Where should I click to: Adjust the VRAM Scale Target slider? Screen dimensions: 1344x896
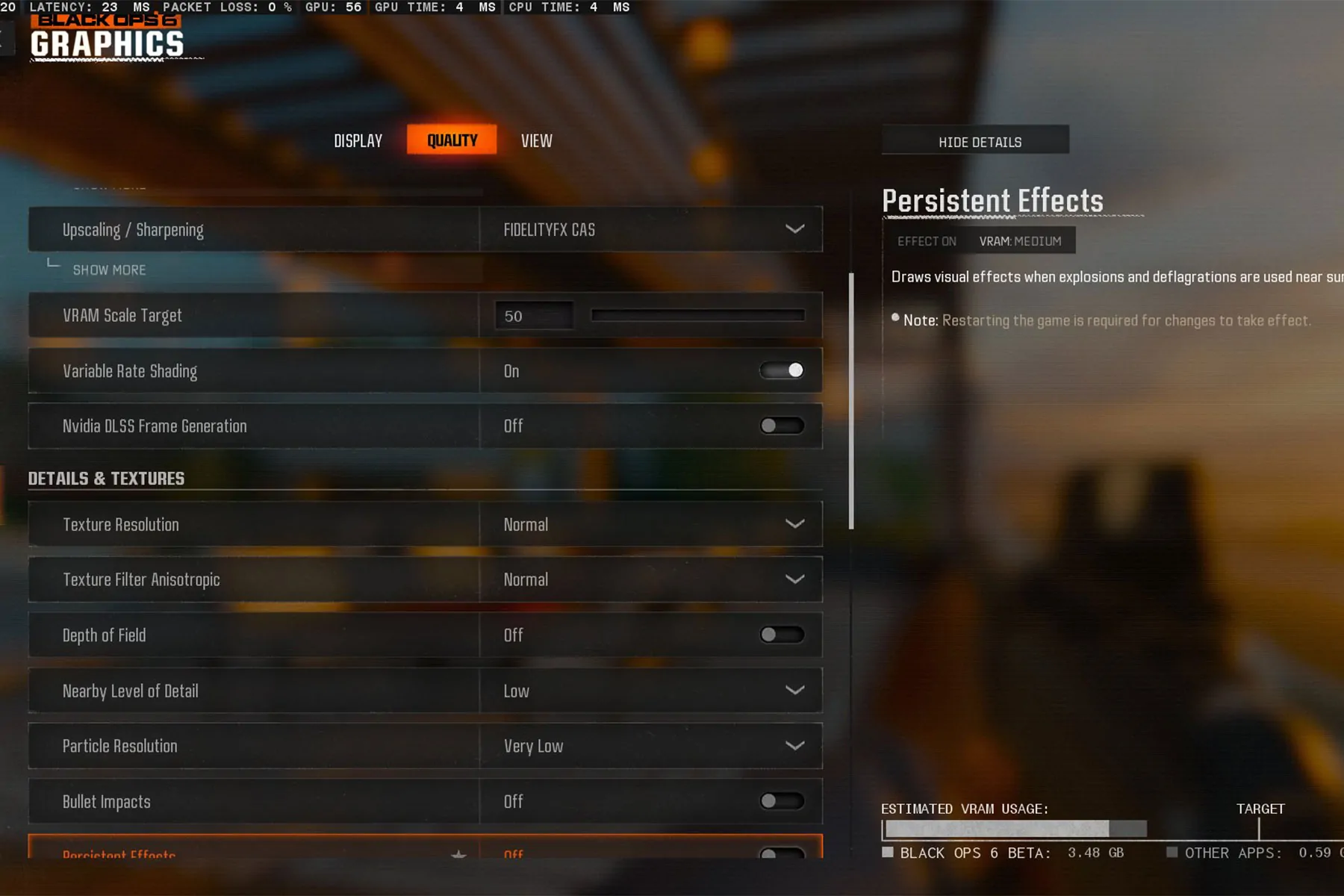[x=697, y=316]
